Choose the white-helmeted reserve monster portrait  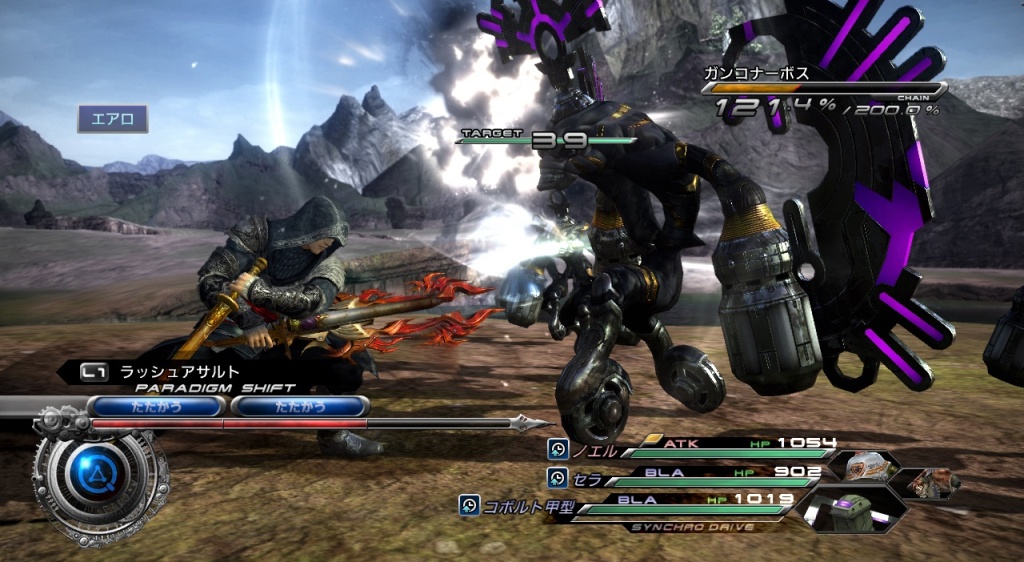860,466
